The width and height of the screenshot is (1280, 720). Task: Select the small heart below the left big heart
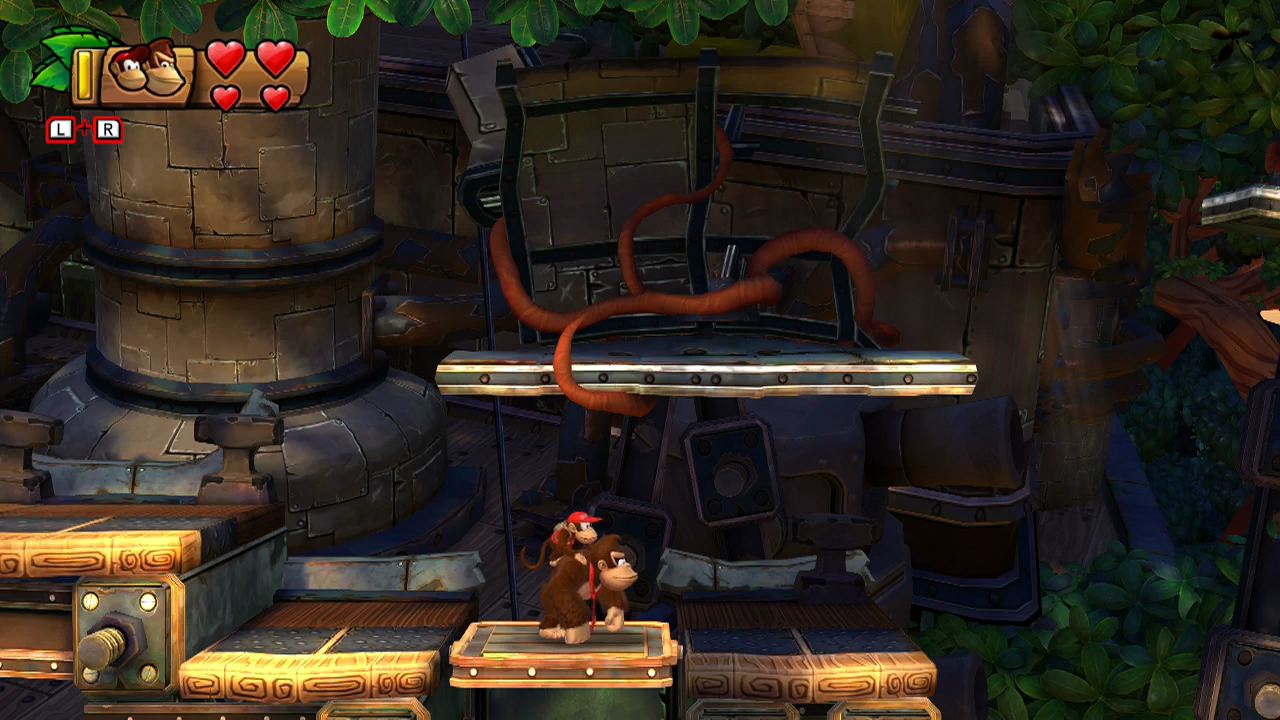click(228, 100)
